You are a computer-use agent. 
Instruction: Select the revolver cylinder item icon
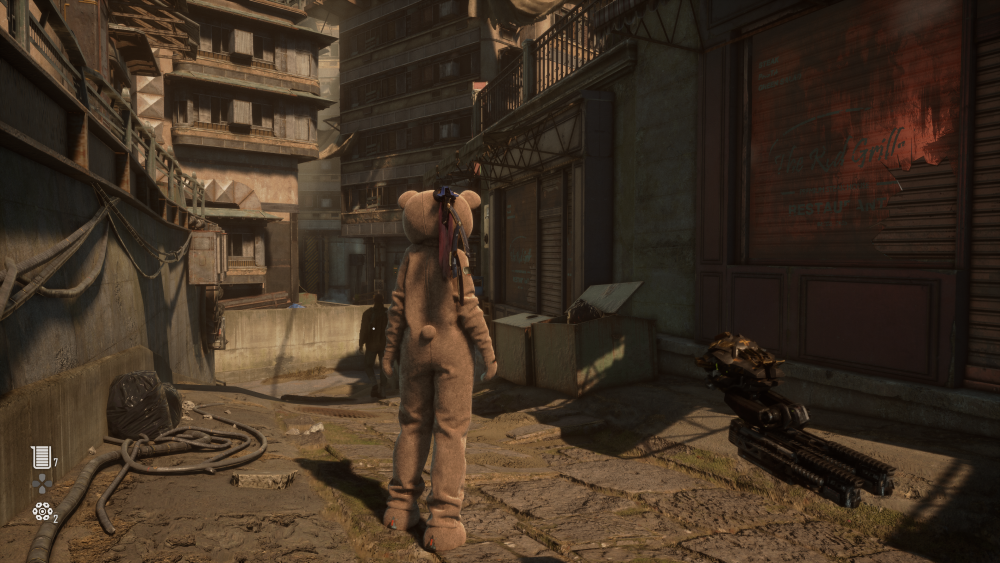pyautogui.click(x=41, y=511)
